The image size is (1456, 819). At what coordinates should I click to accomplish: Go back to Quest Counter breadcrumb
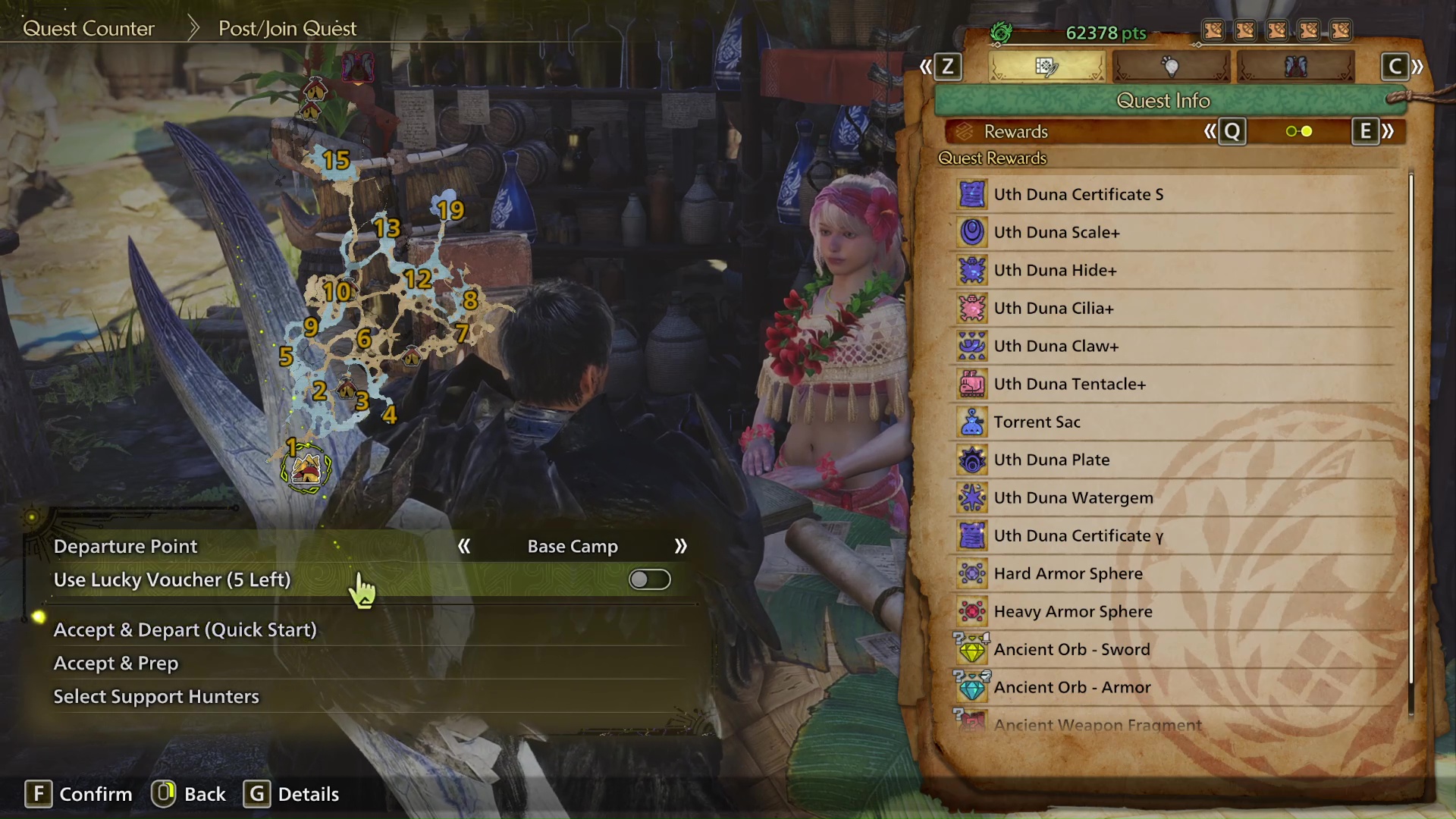point(89,29)
